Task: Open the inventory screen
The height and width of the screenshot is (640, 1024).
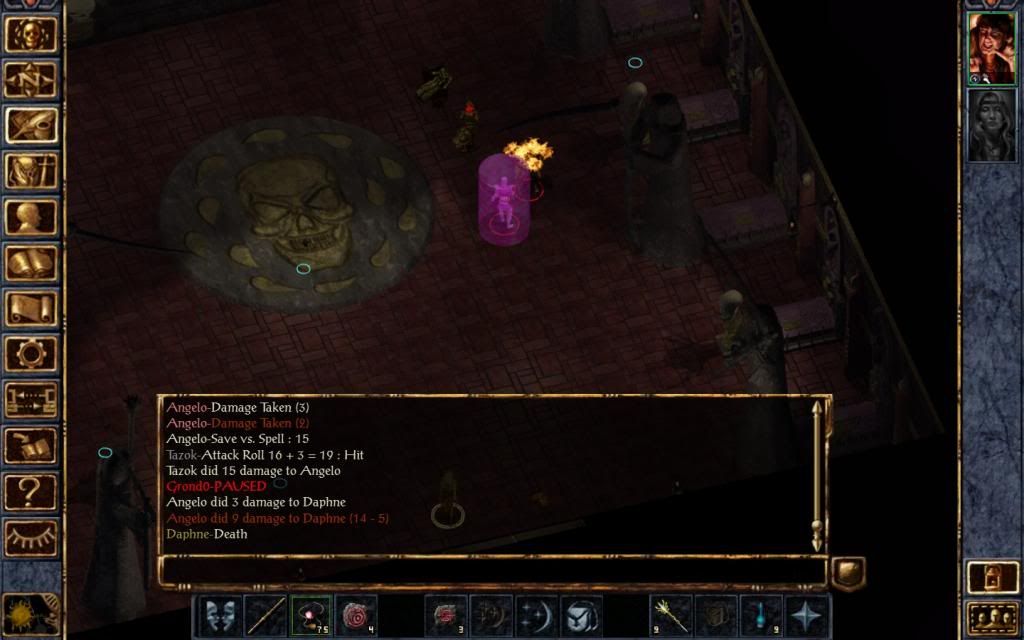Action: click(x=31, y=171)
